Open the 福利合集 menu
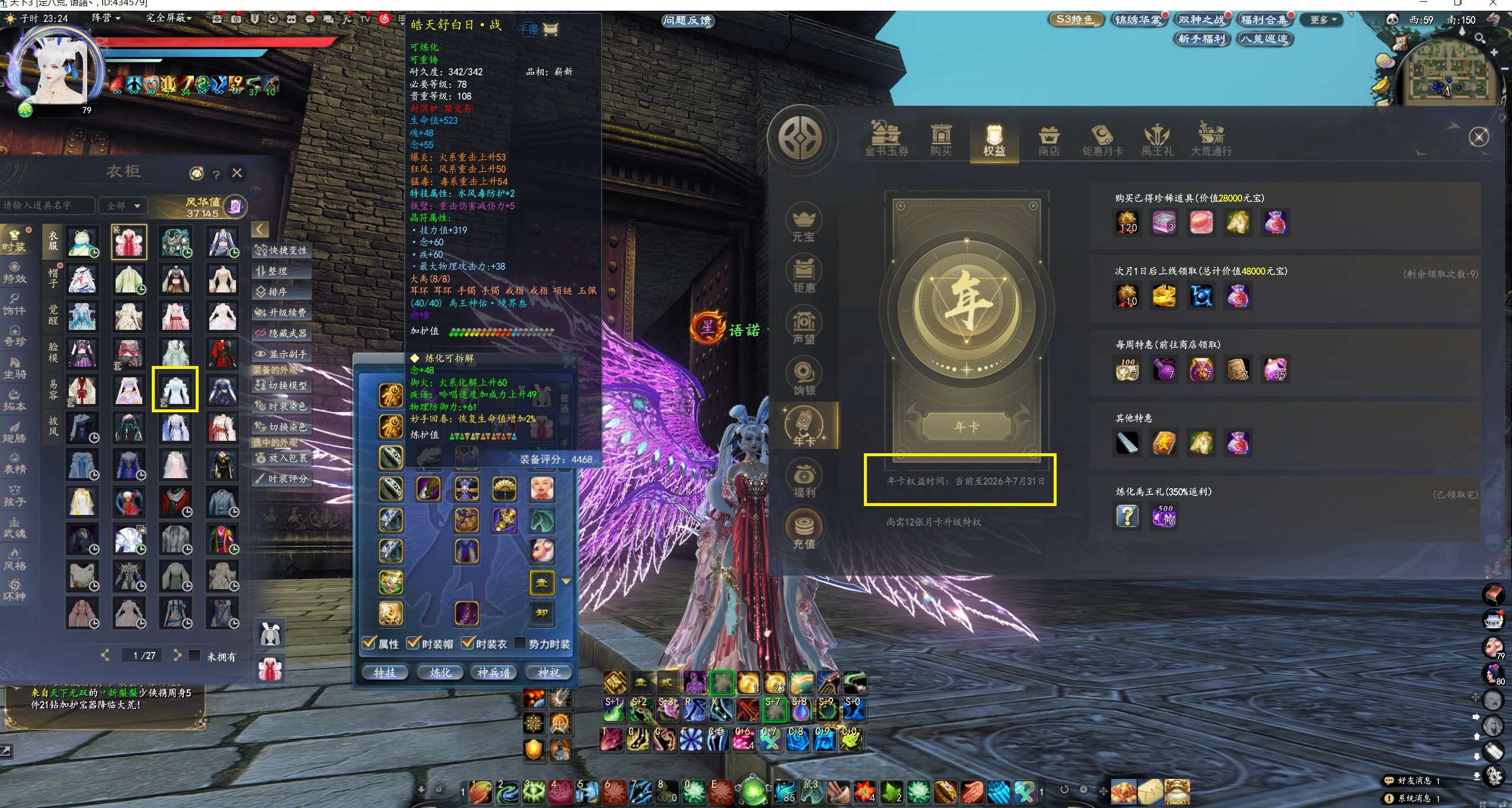This screenshot has height=808, width=1512. [1264, 20]
